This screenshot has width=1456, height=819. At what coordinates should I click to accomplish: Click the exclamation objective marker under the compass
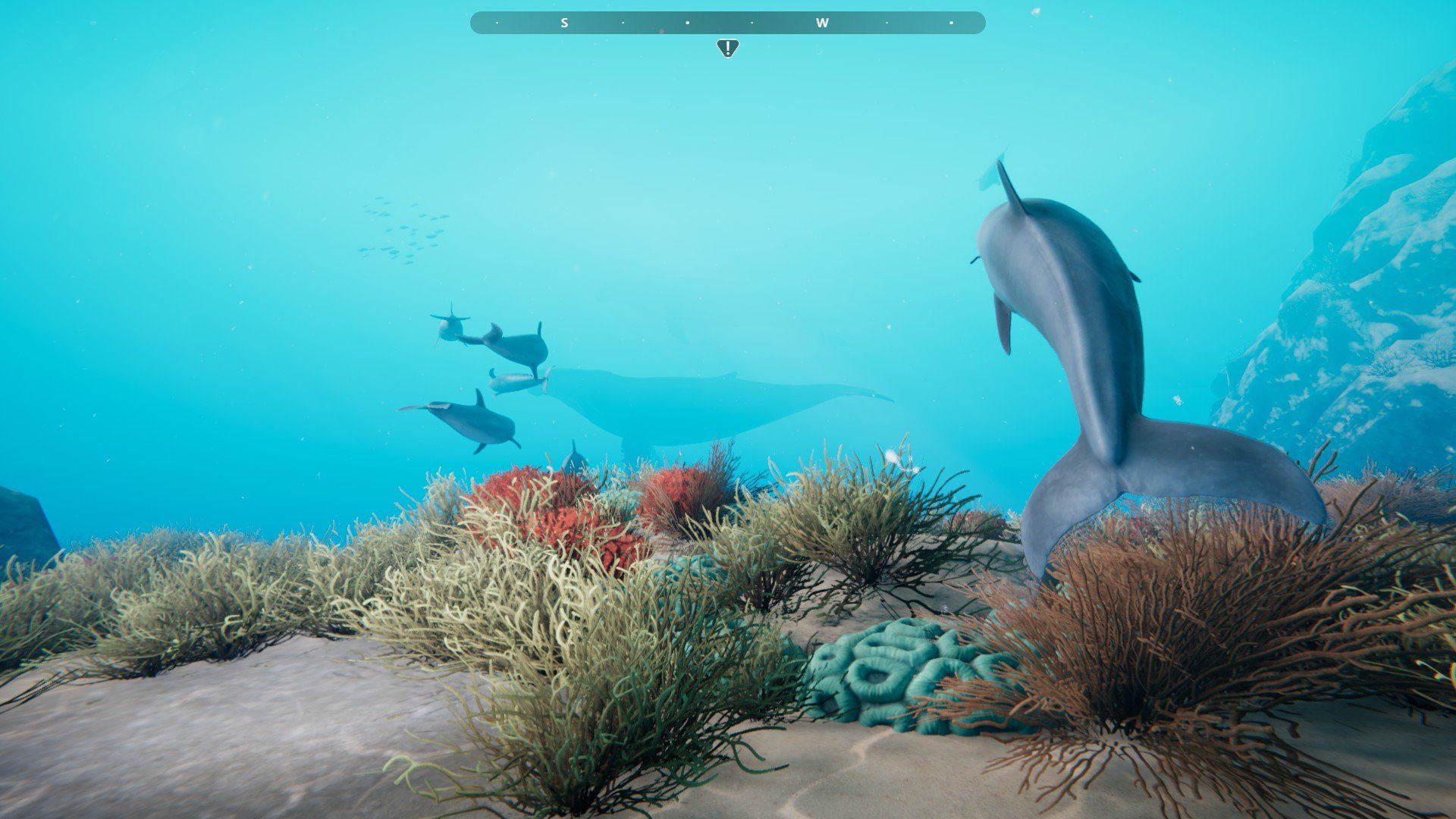pyautogui.click(x=727, y=49)
